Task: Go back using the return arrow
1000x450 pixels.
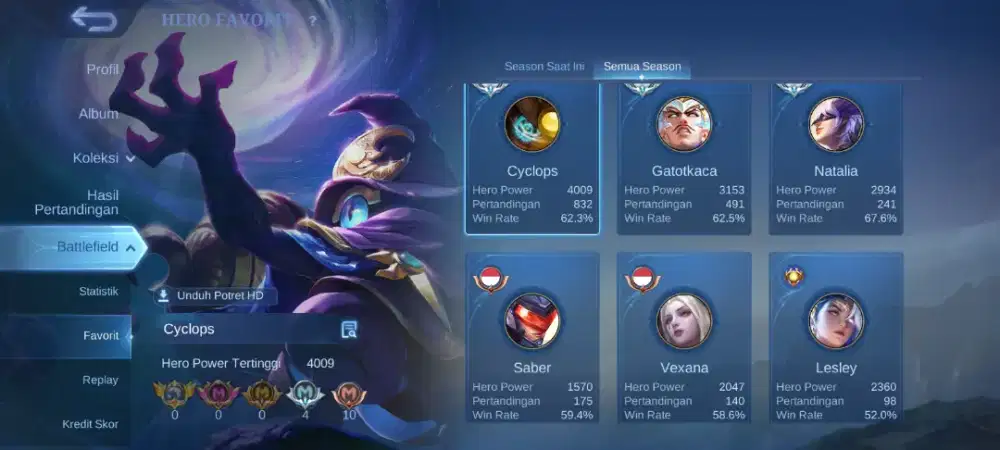Action: (93, 20)
